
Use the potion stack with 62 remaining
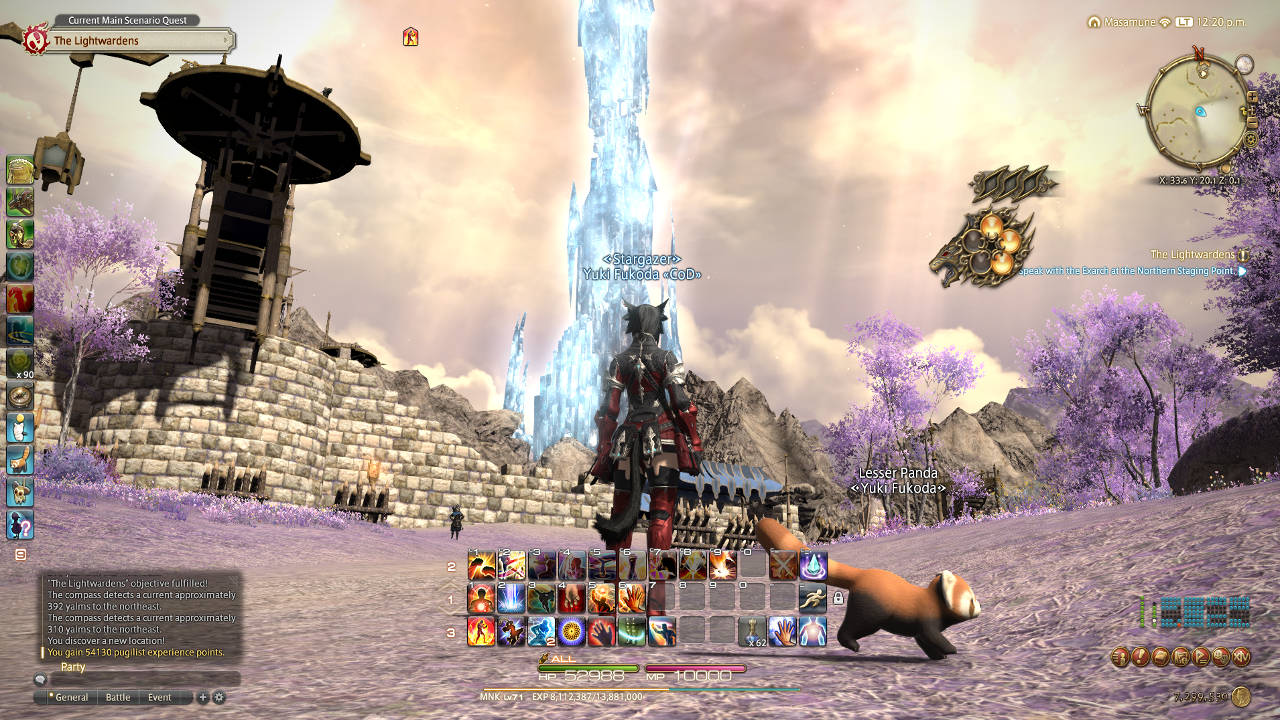pos(752,631)
